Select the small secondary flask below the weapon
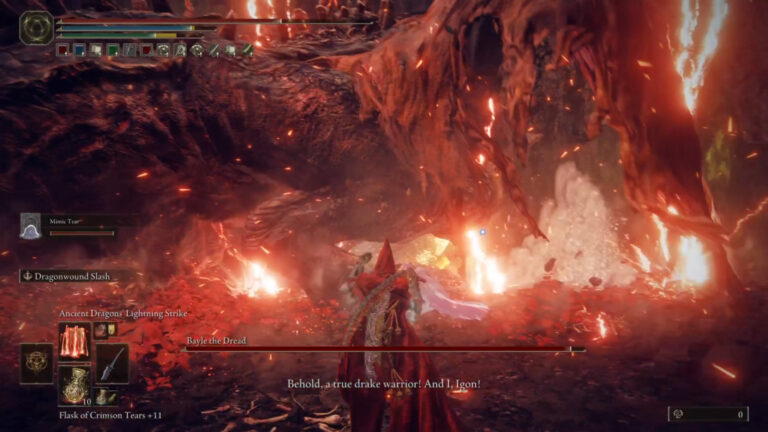The height and width of the screenshot is (432, 768). click(104, 397)
